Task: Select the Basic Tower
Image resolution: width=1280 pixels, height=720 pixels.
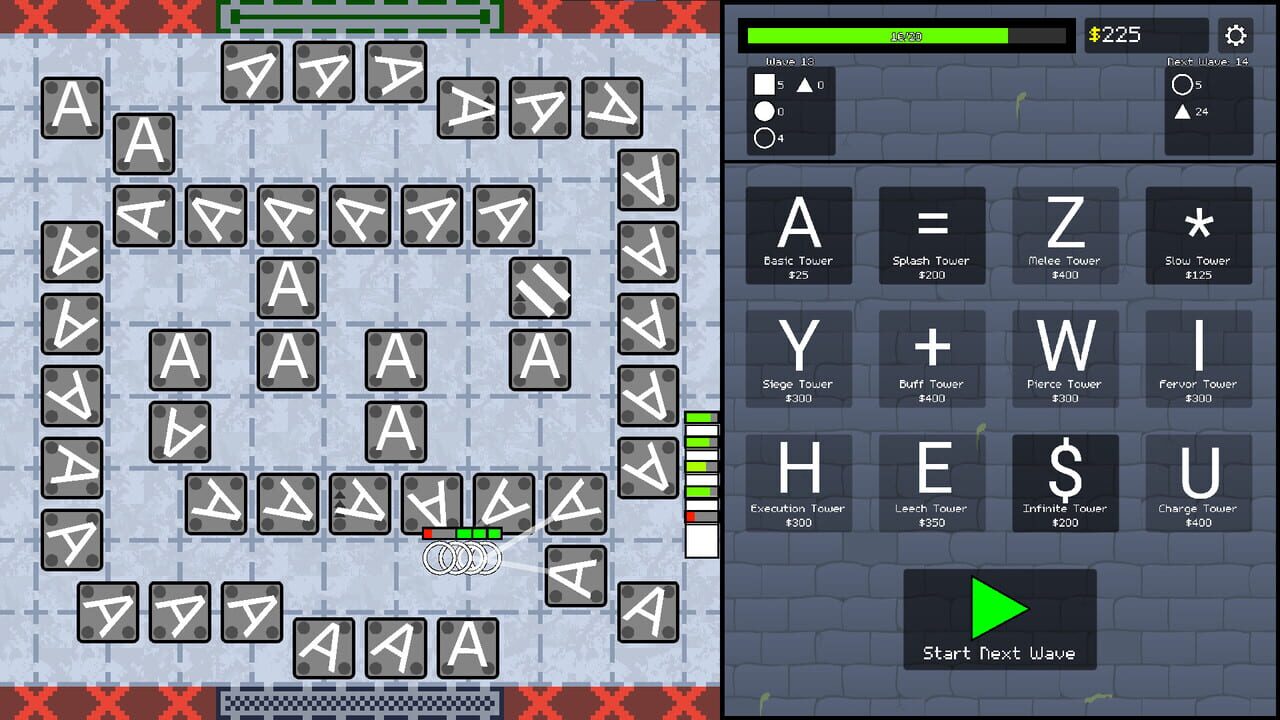Action: click(799, 235)
